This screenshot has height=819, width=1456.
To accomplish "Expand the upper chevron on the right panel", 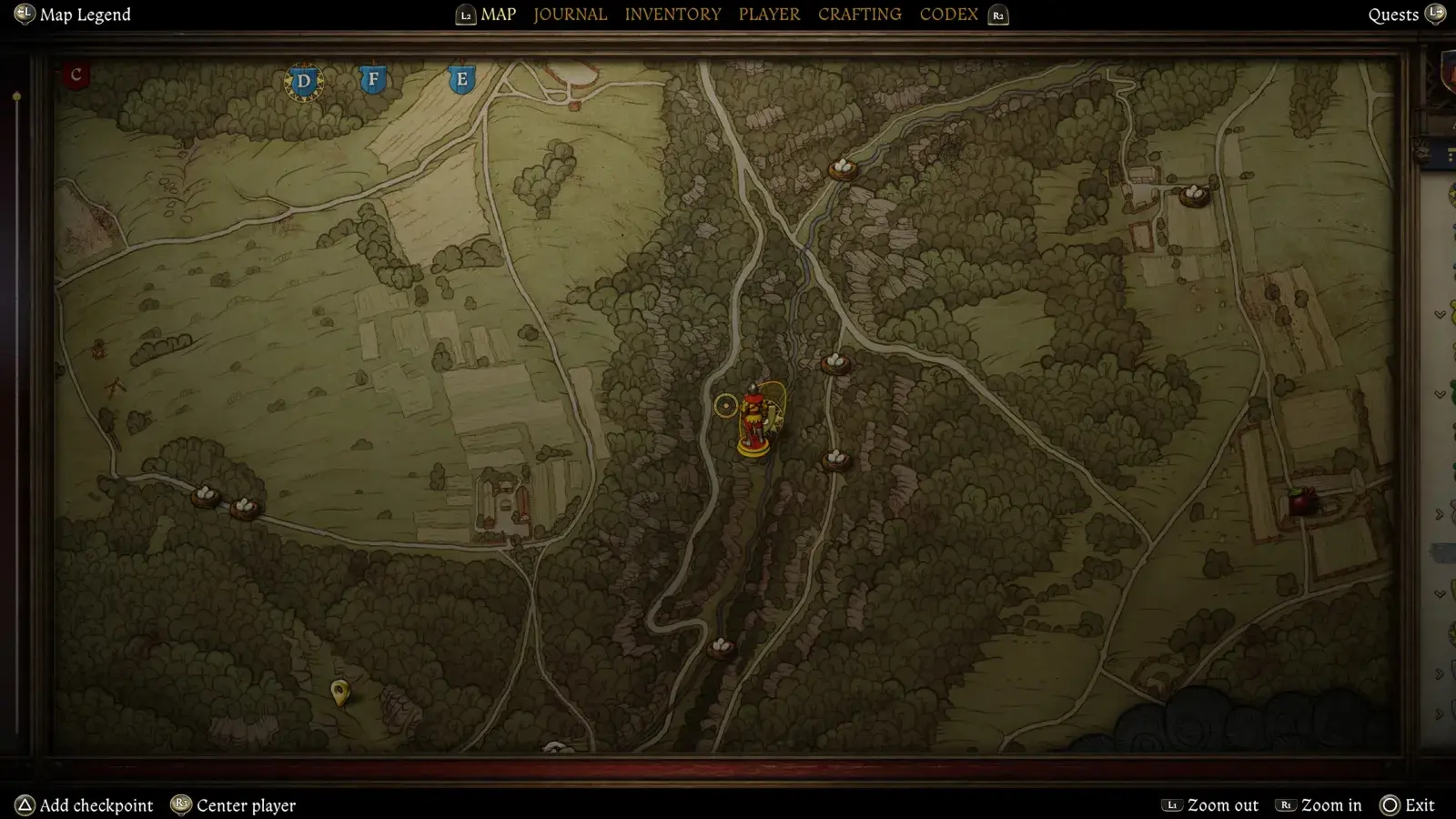I will 1441,315.
